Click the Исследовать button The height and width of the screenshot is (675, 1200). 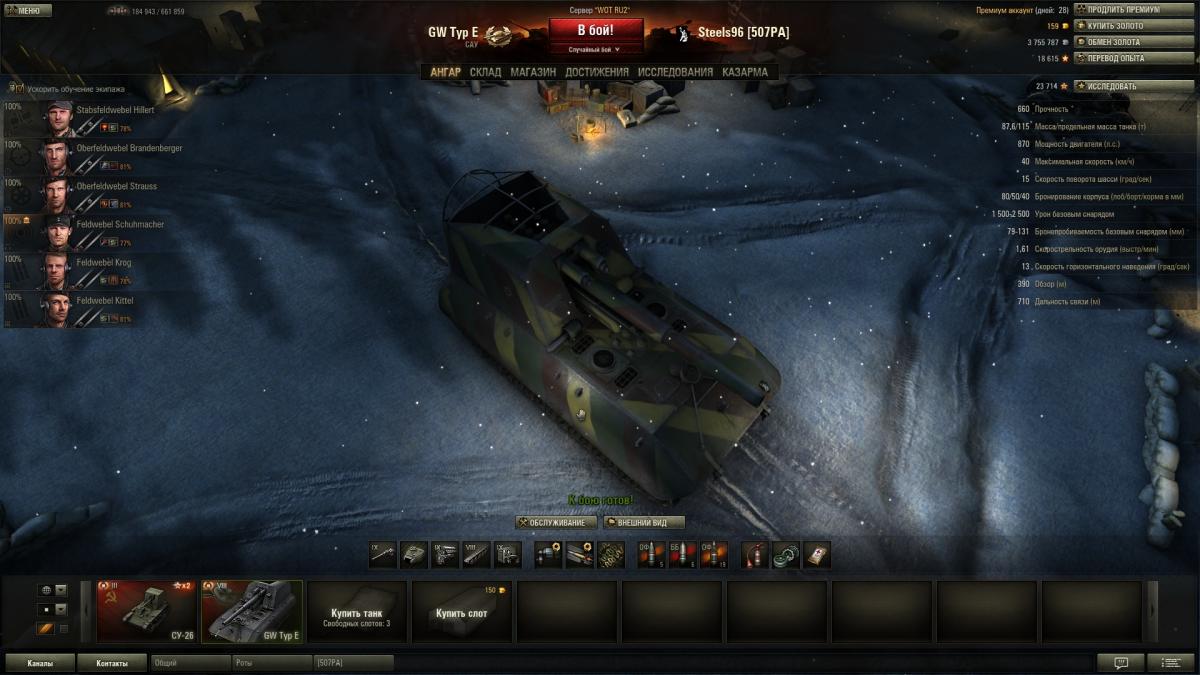coord(1119,86)
